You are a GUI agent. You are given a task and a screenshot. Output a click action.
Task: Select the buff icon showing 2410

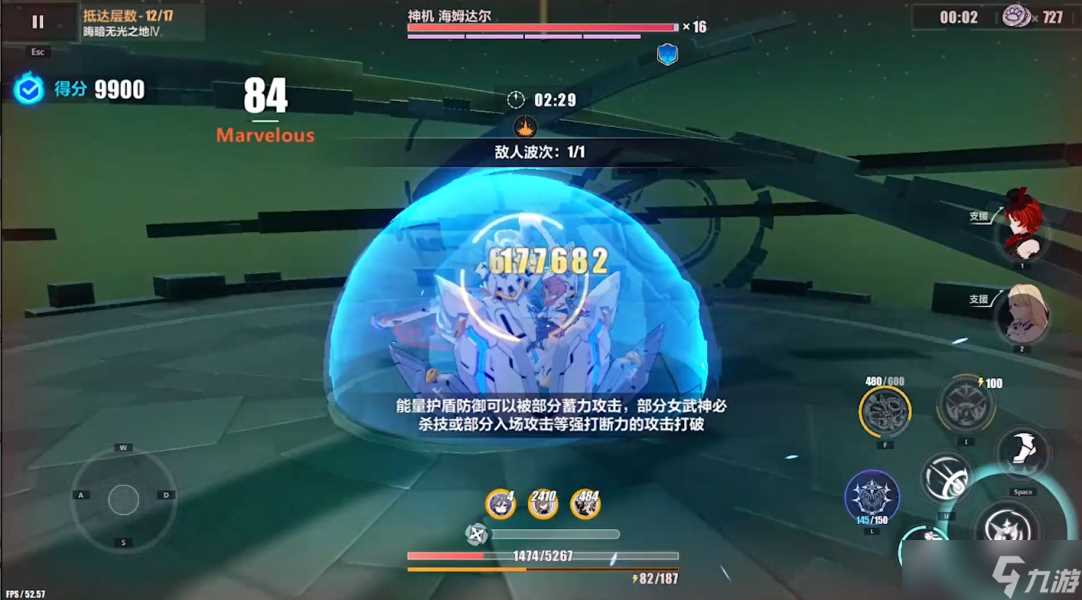coord(543,504)
